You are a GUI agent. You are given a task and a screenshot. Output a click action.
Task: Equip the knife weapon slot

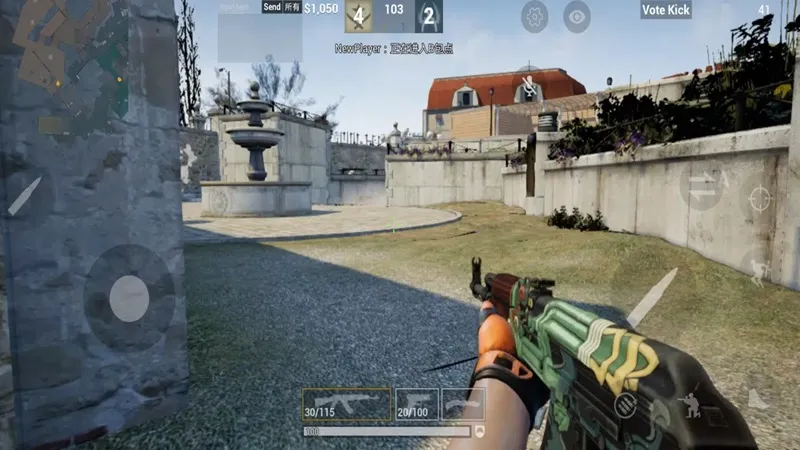click(463, 404)
